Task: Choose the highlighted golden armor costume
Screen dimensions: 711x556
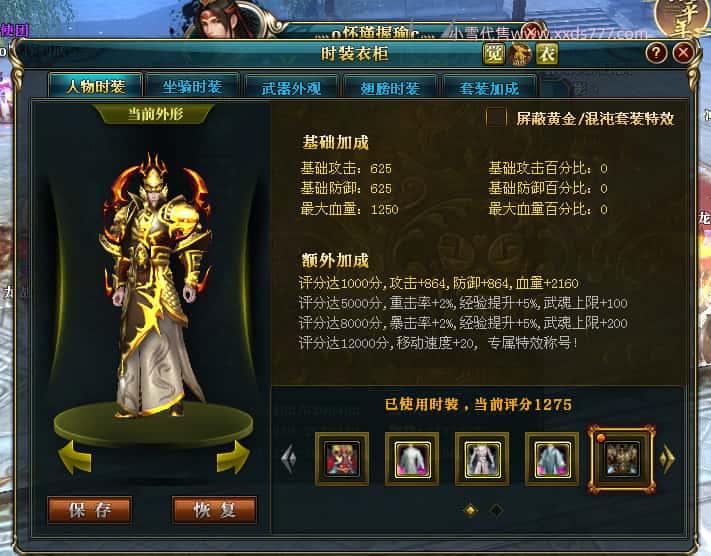Action: point(620,459)
